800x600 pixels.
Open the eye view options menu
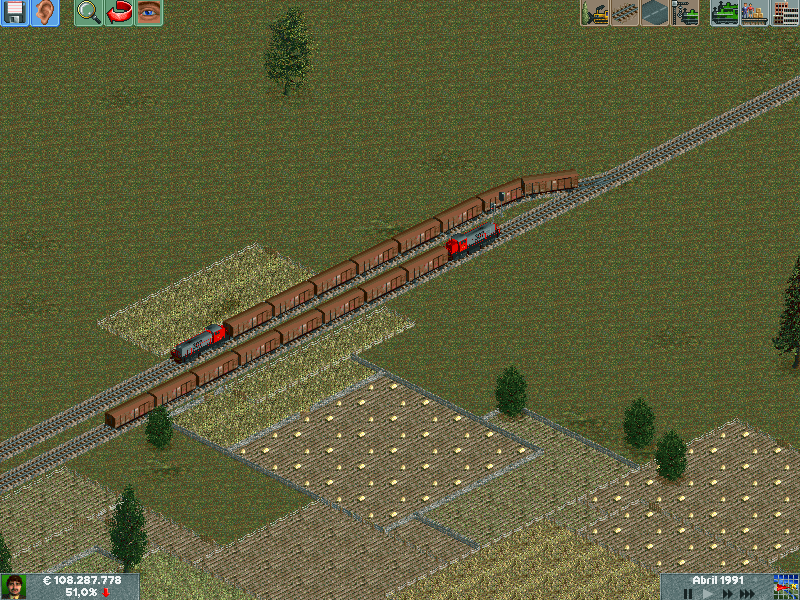(x=148, y=13)
